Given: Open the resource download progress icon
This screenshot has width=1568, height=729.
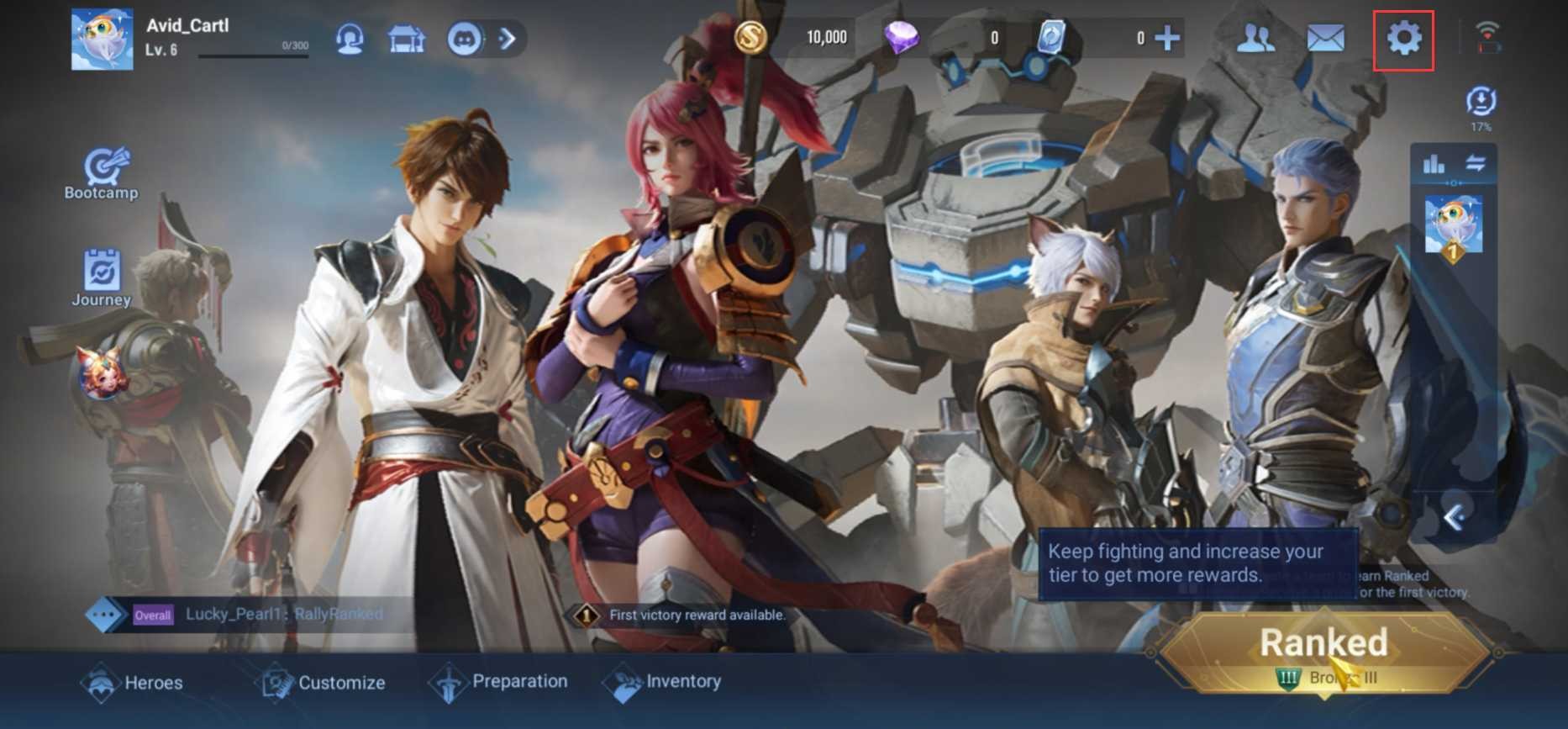Looking at the screenshot, I should point(1481,104).
